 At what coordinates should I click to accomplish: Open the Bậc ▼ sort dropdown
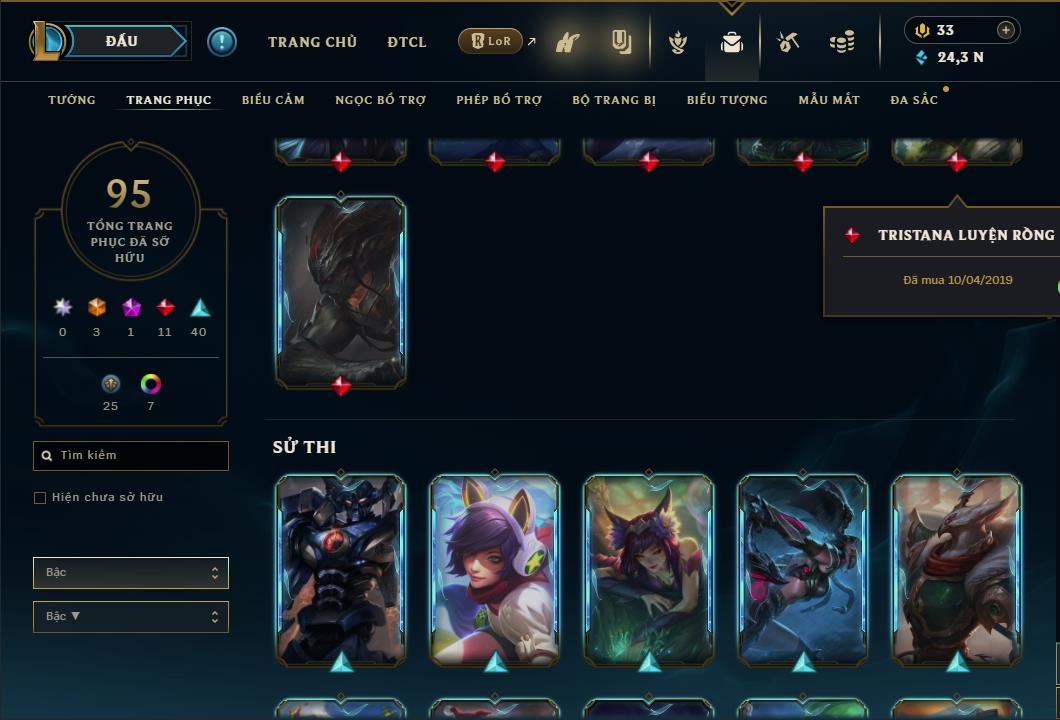[x=131, y=617]
